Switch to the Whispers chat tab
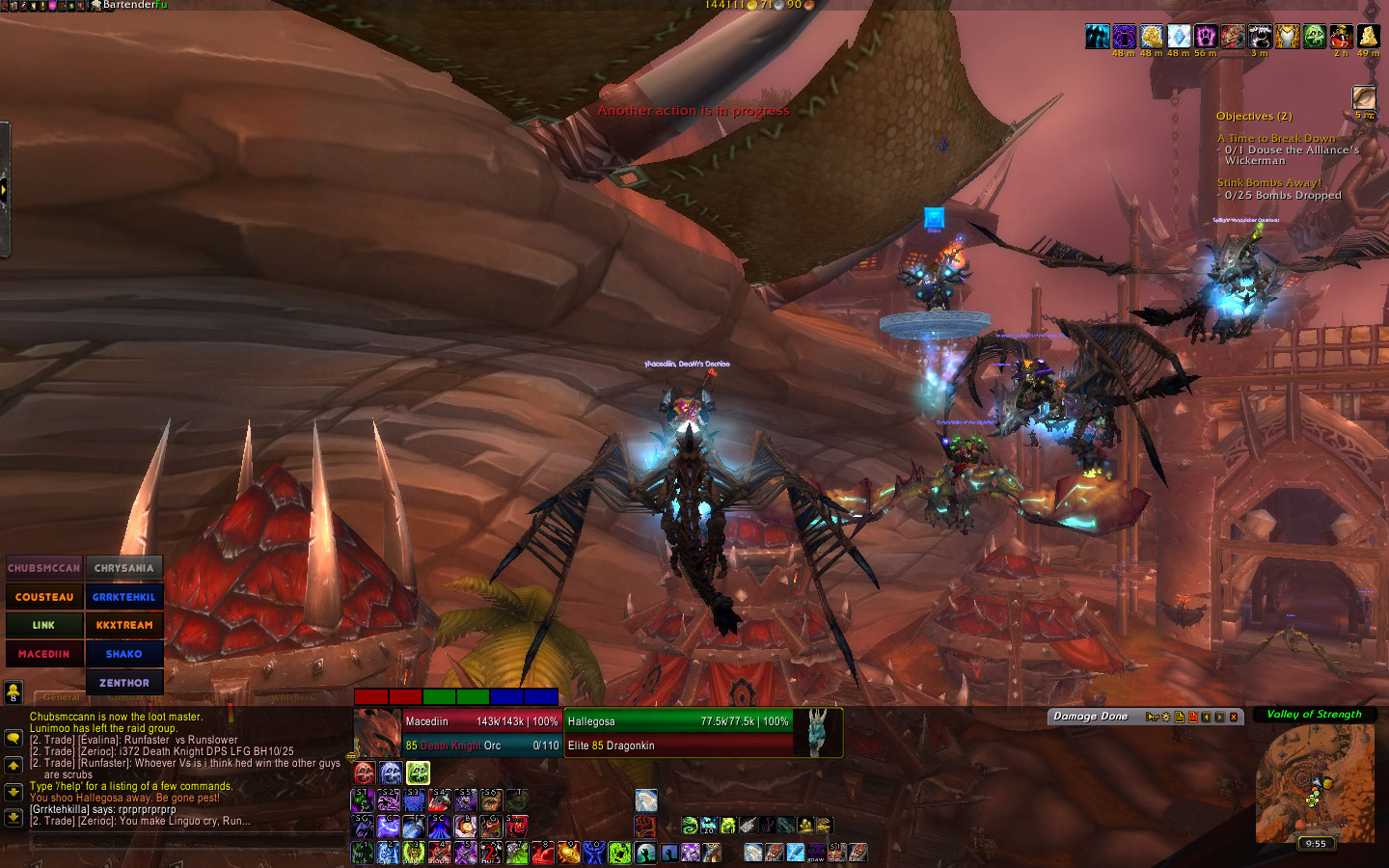1389x868 pixels. 292,697
